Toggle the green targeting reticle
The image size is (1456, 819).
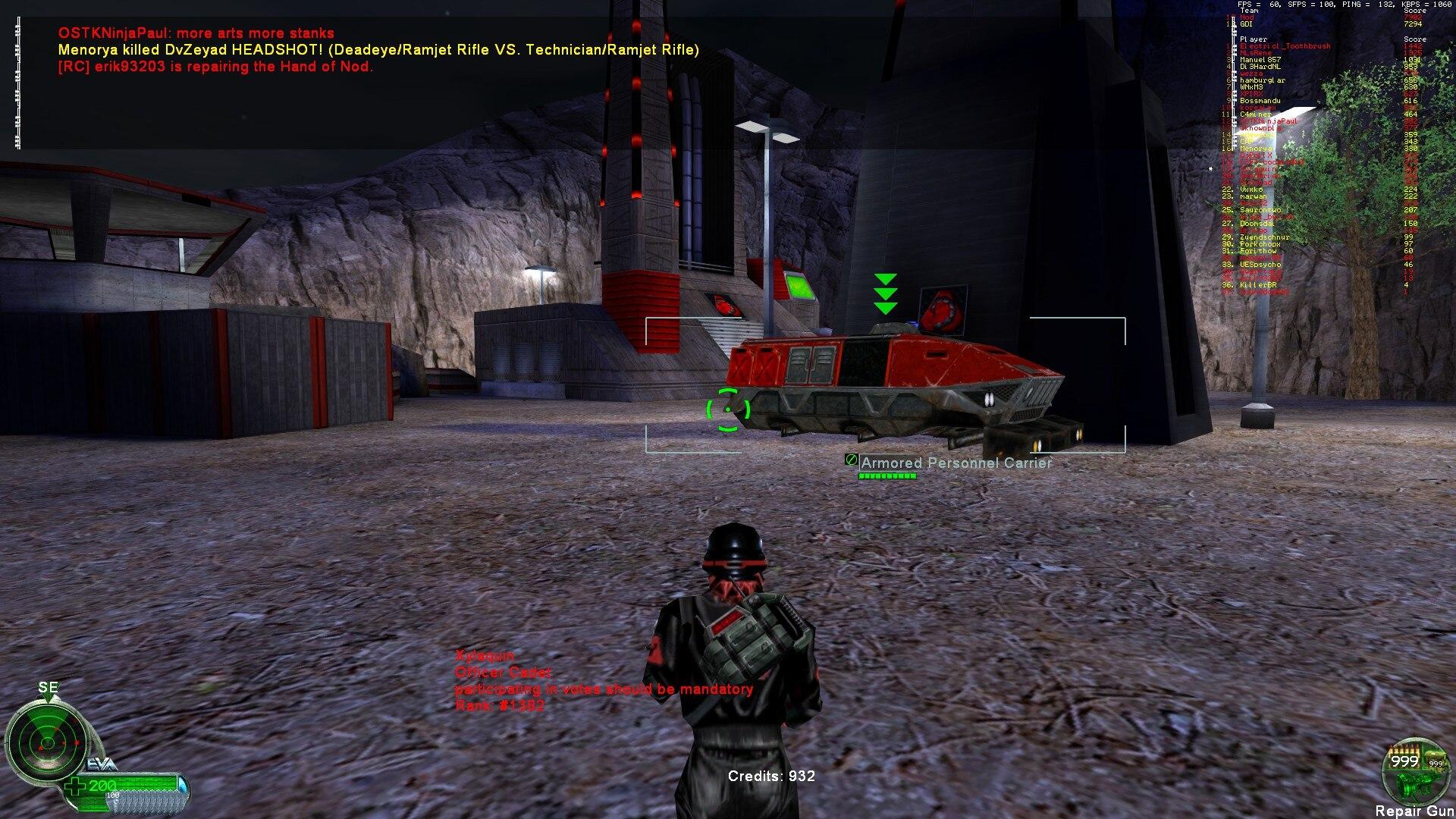(x=726, y=409)
